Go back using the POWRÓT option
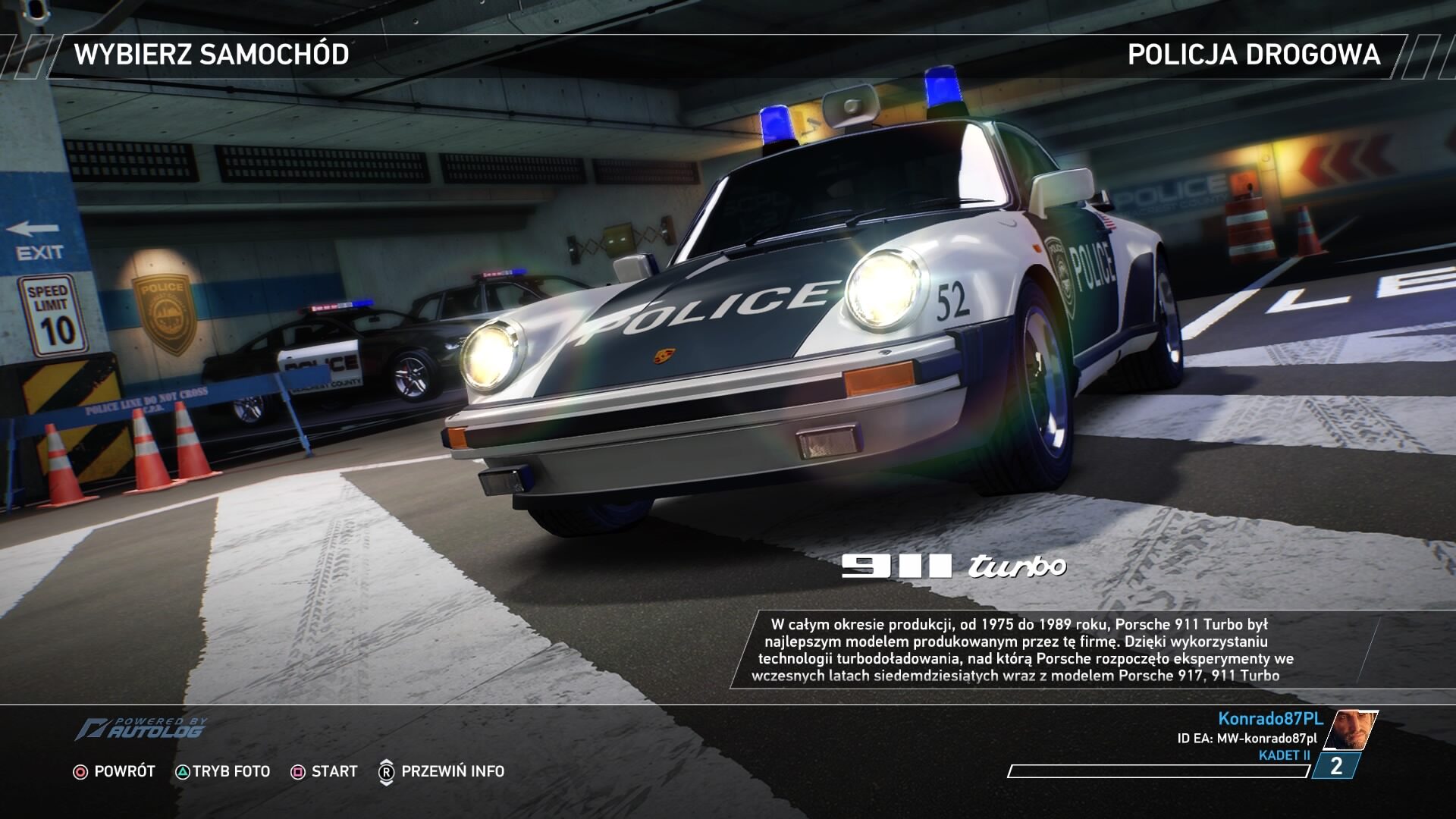 (x=114, y=771)
